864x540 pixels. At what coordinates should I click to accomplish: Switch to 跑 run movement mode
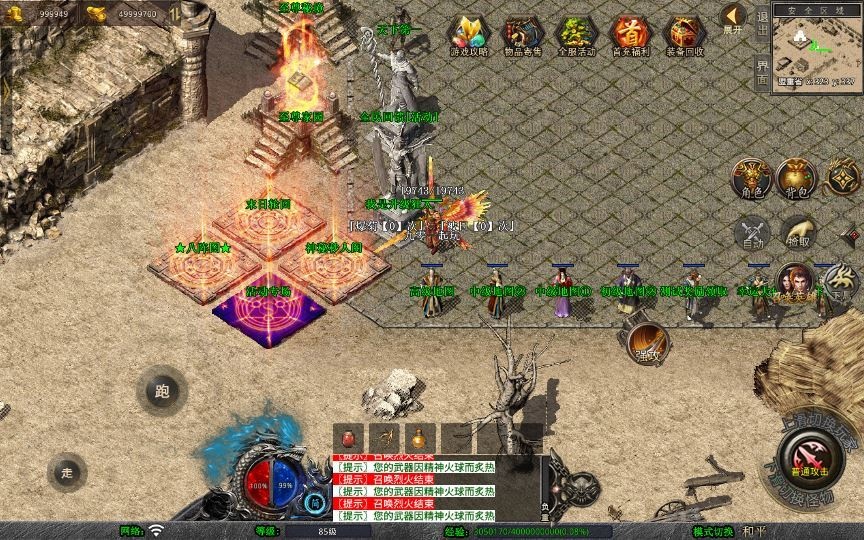point(162,391)
